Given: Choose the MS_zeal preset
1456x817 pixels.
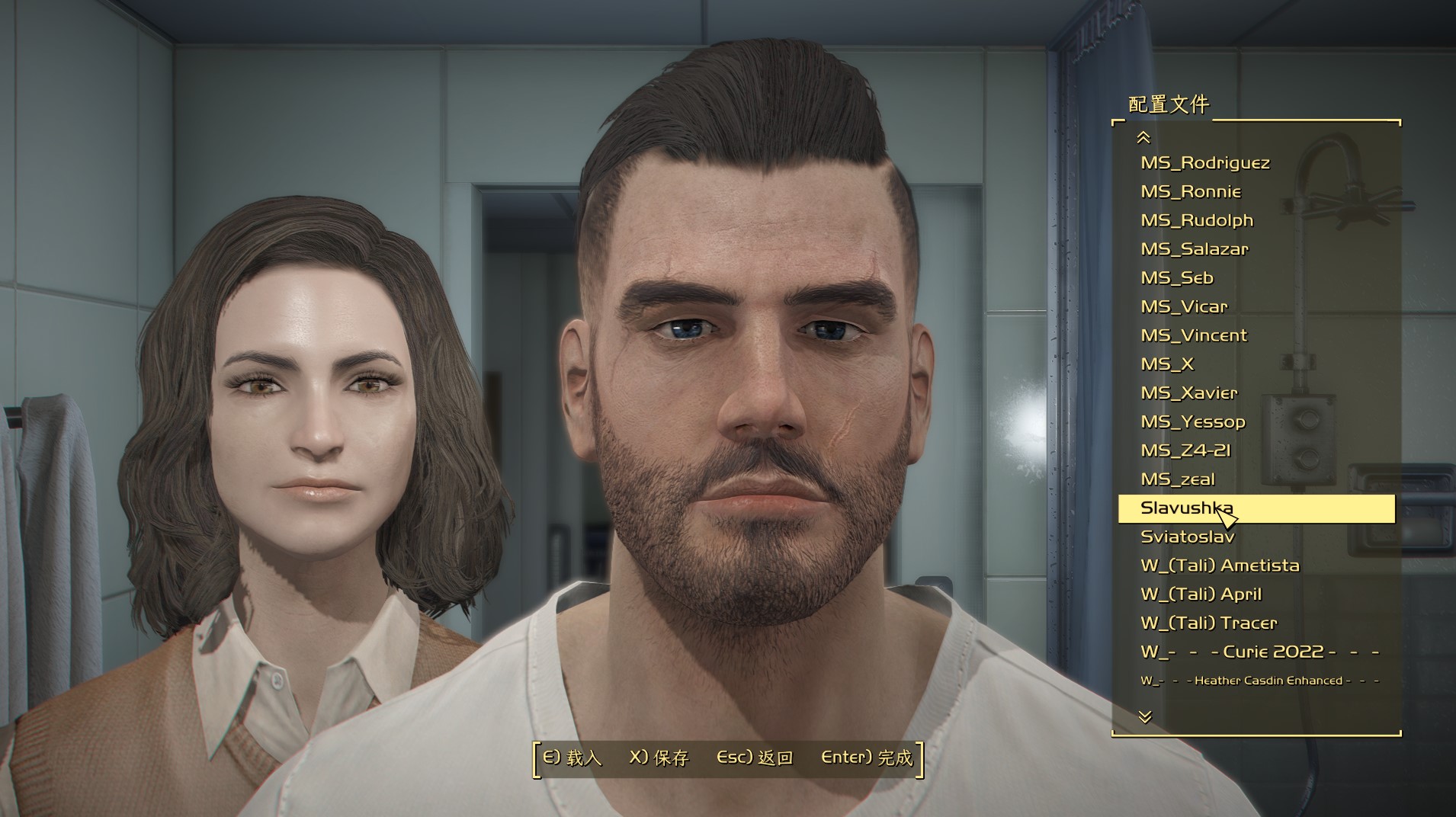Looking at the screenshot, I should tap(1177, 479).
